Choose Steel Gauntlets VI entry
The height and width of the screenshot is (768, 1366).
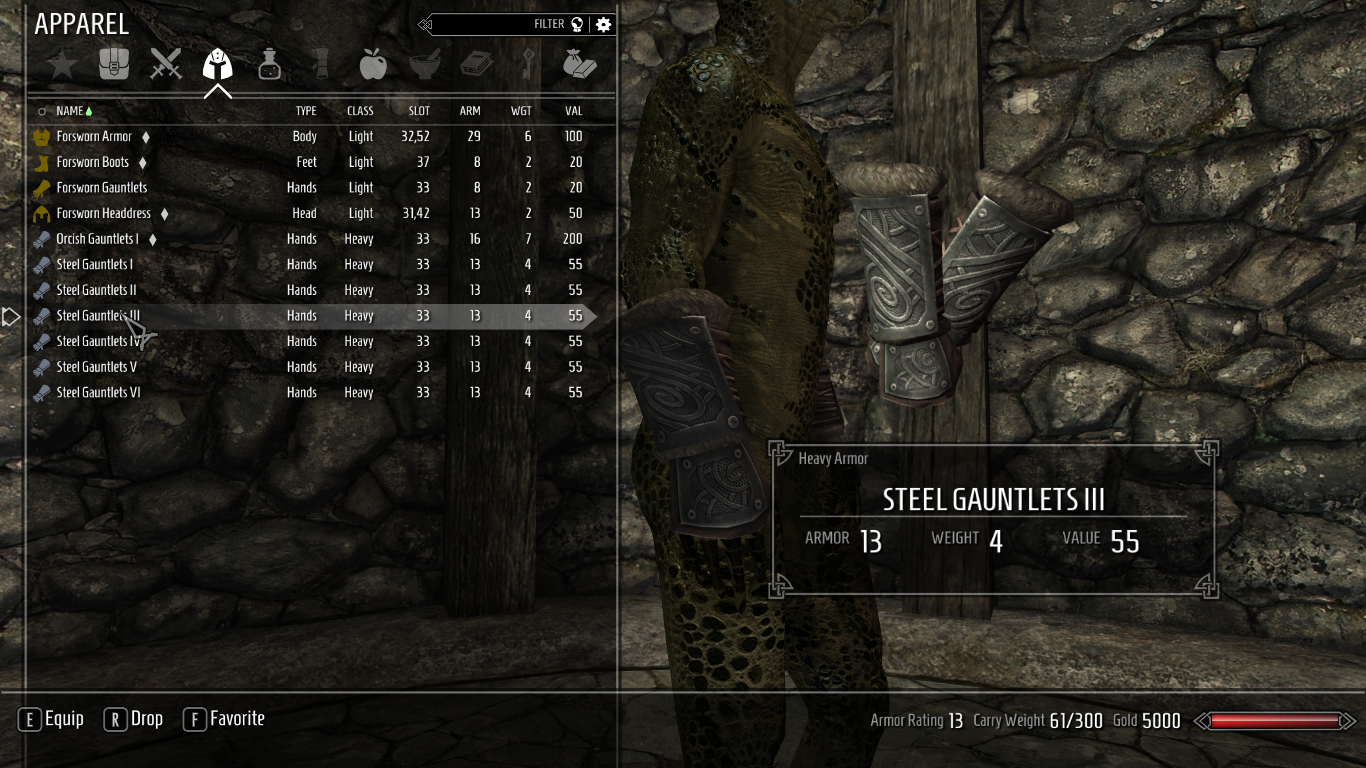98,393
